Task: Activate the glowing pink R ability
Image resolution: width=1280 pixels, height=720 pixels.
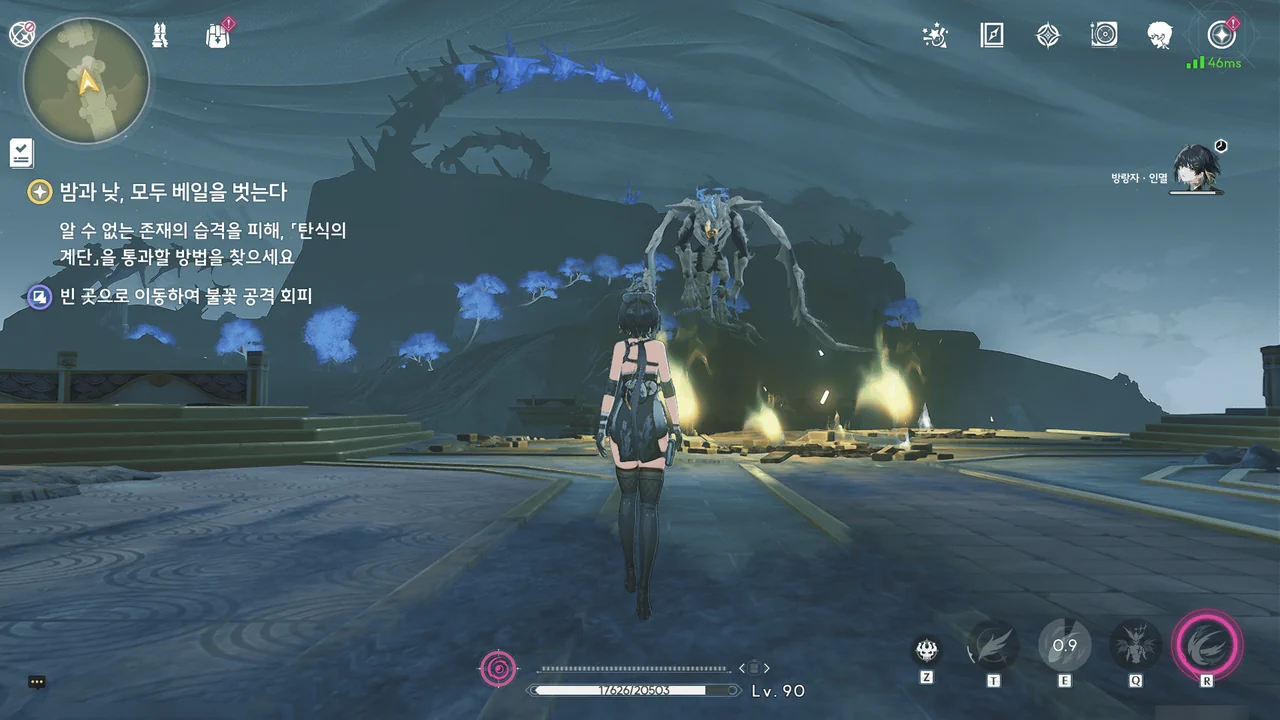Action: coord(1207,645)
